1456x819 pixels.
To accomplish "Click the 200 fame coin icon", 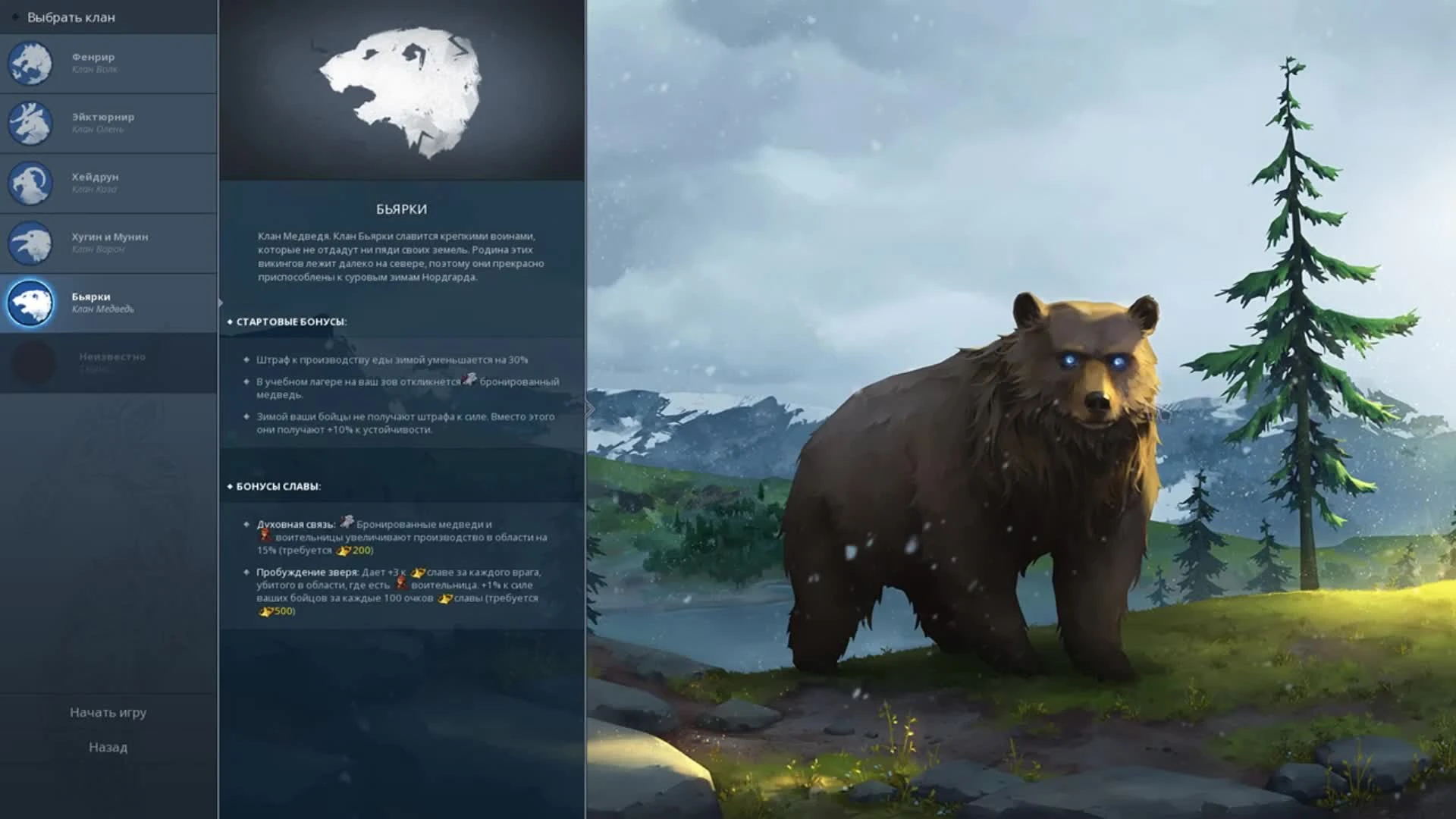I will 343,551.
